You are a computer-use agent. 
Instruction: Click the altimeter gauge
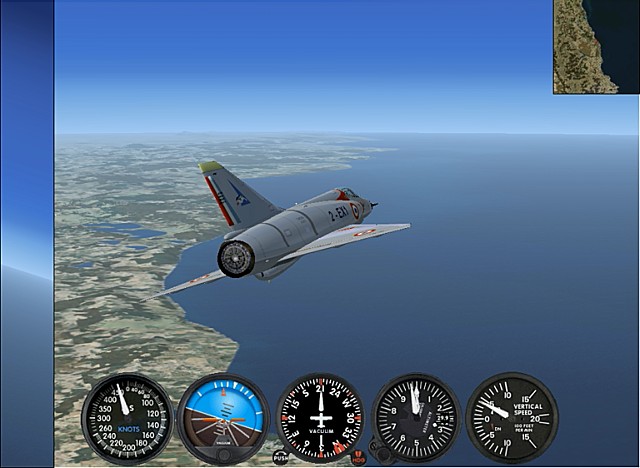pos(416,416)
